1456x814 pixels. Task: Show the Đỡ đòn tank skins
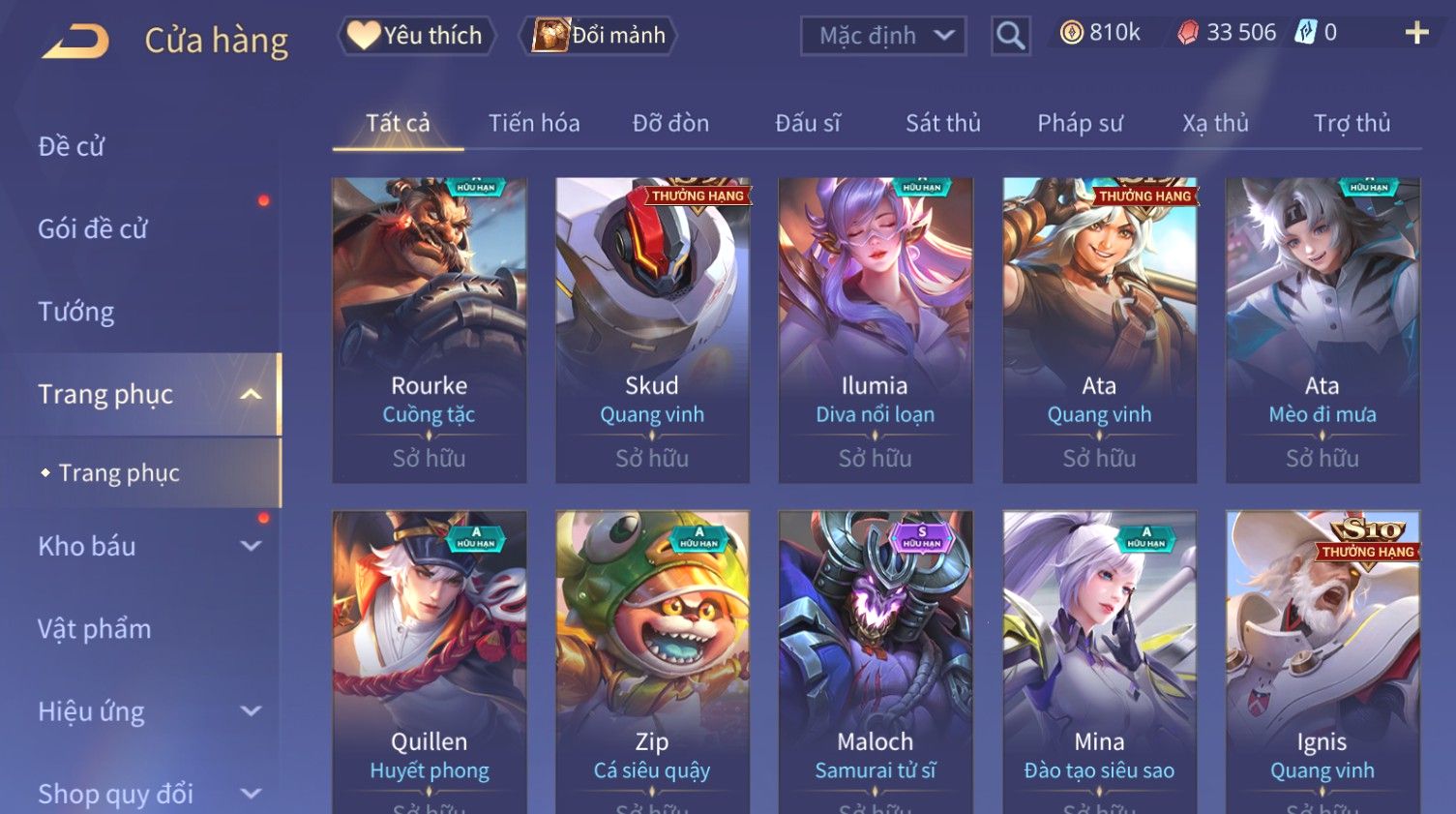click(x=670, y=124)
